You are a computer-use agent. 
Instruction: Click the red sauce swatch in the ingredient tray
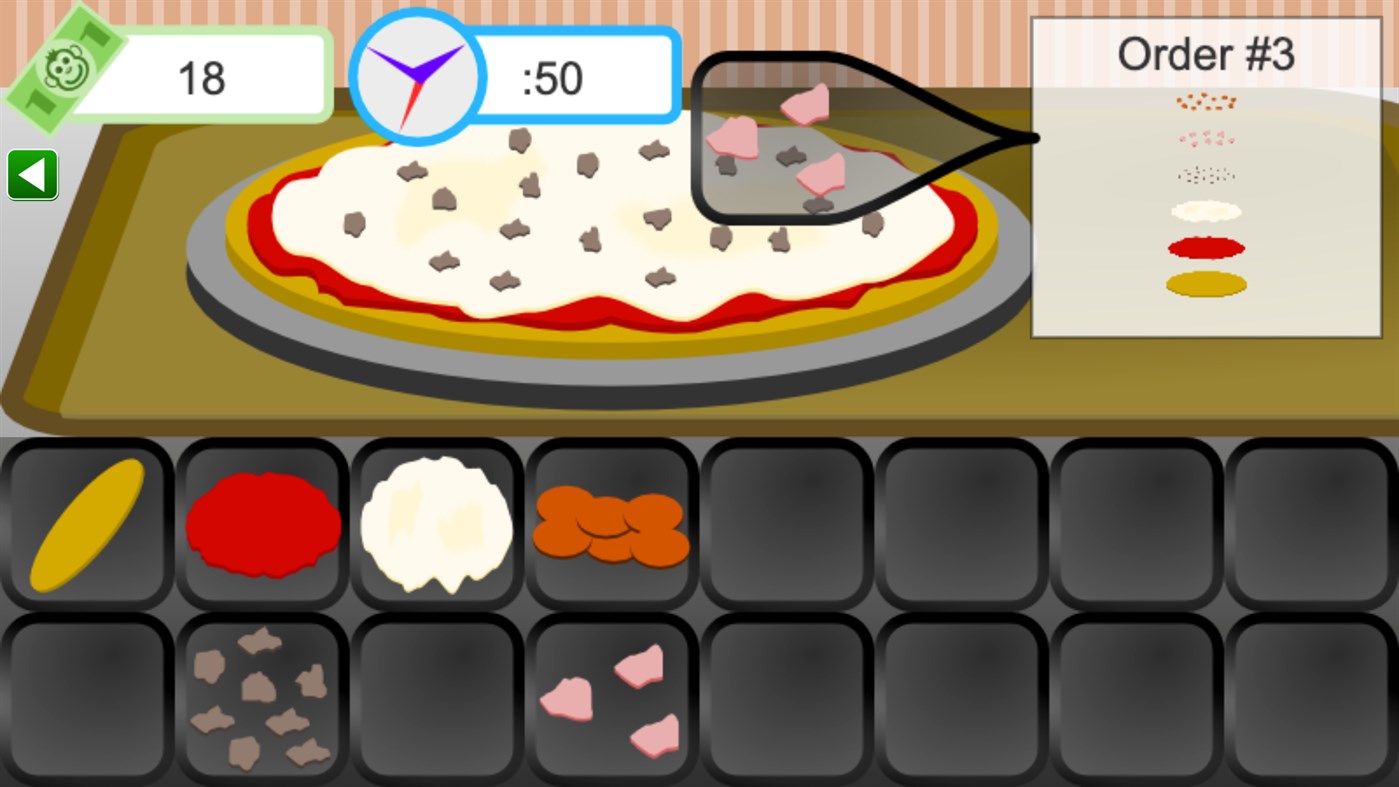coord(261,522)
